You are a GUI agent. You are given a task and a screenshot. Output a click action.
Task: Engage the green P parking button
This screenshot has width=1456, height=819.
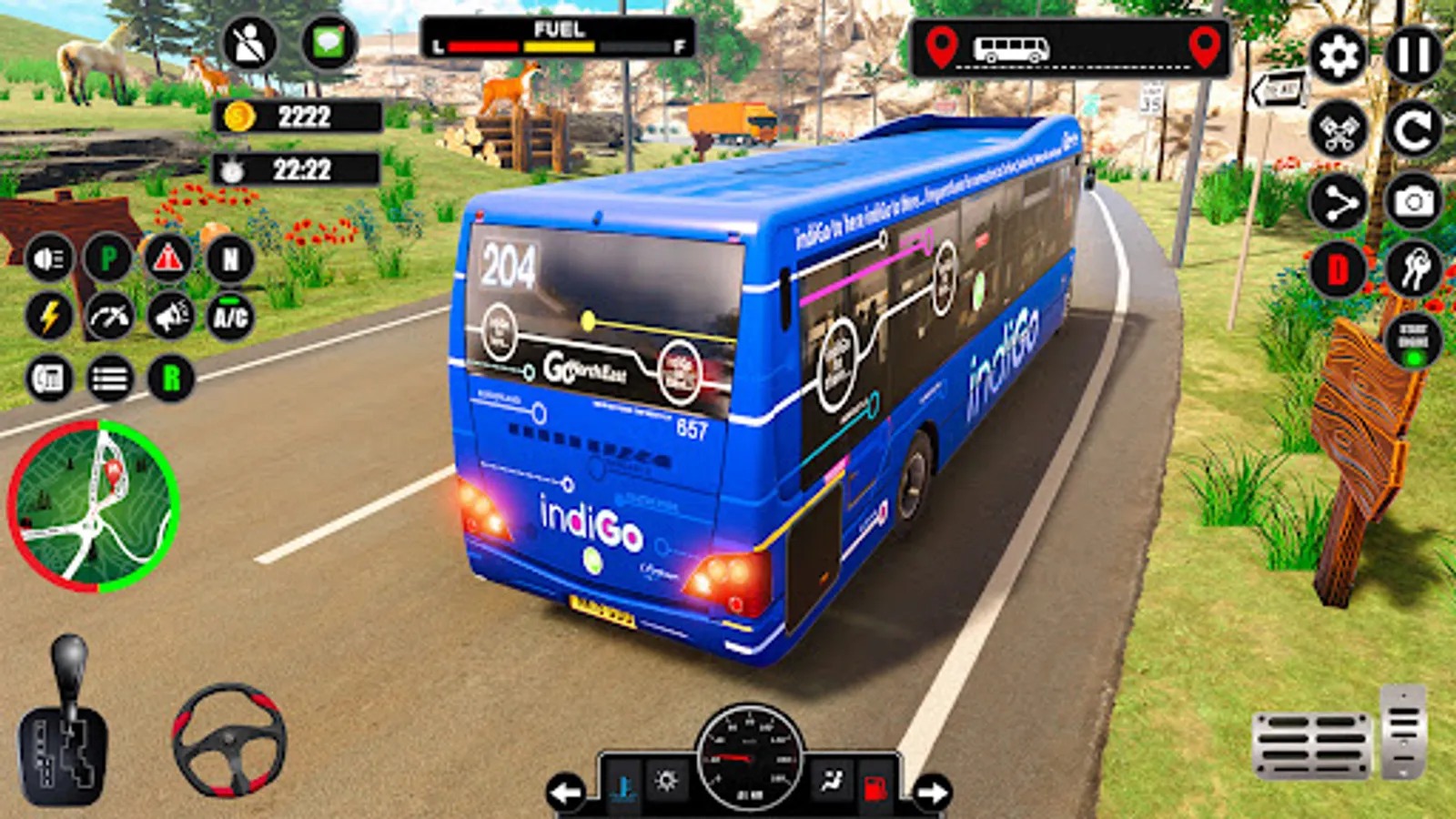[x=108, y=260]
